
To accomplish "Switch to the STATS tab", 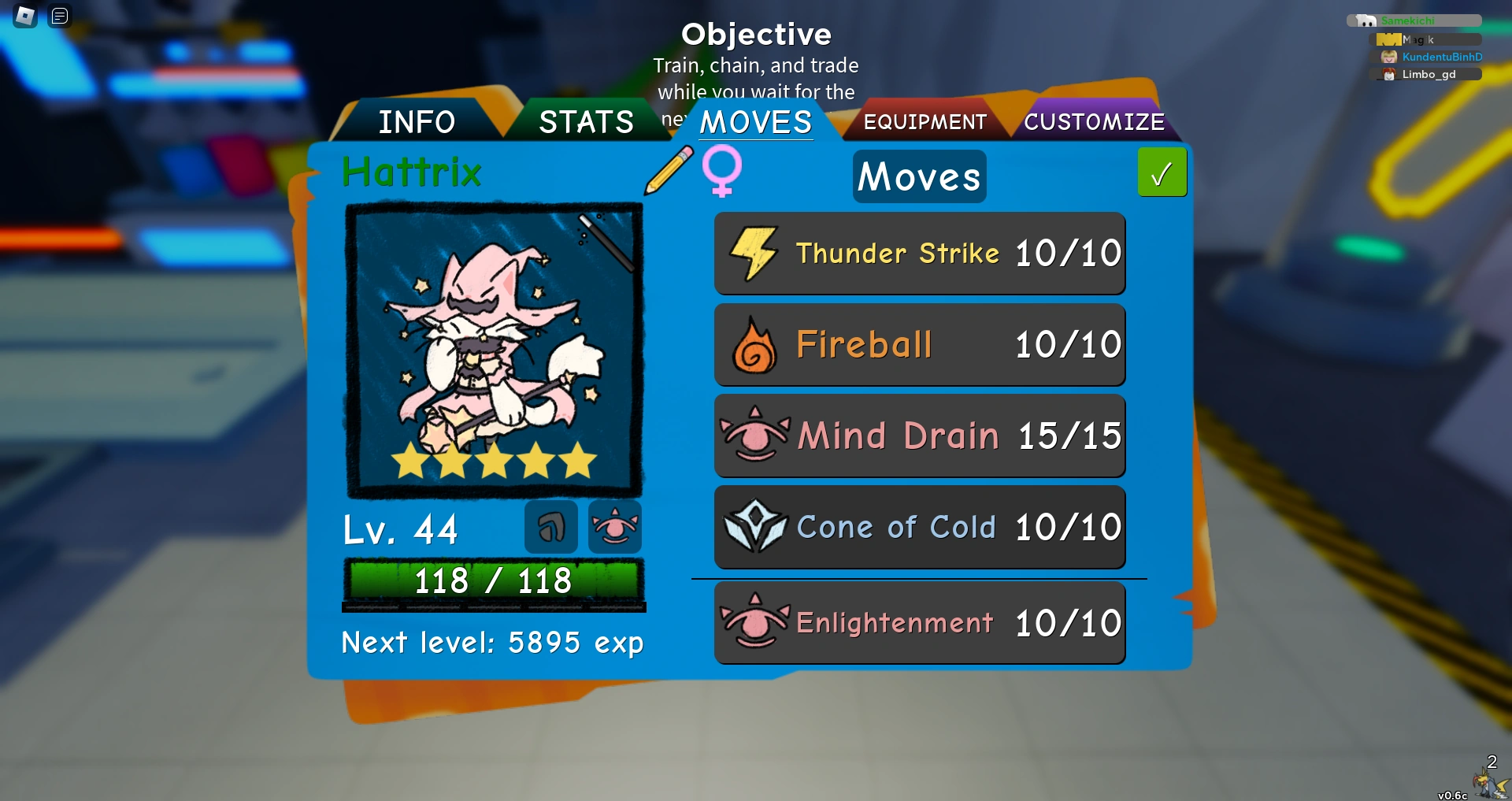I will pyautogui.click(x=585, y=122).
